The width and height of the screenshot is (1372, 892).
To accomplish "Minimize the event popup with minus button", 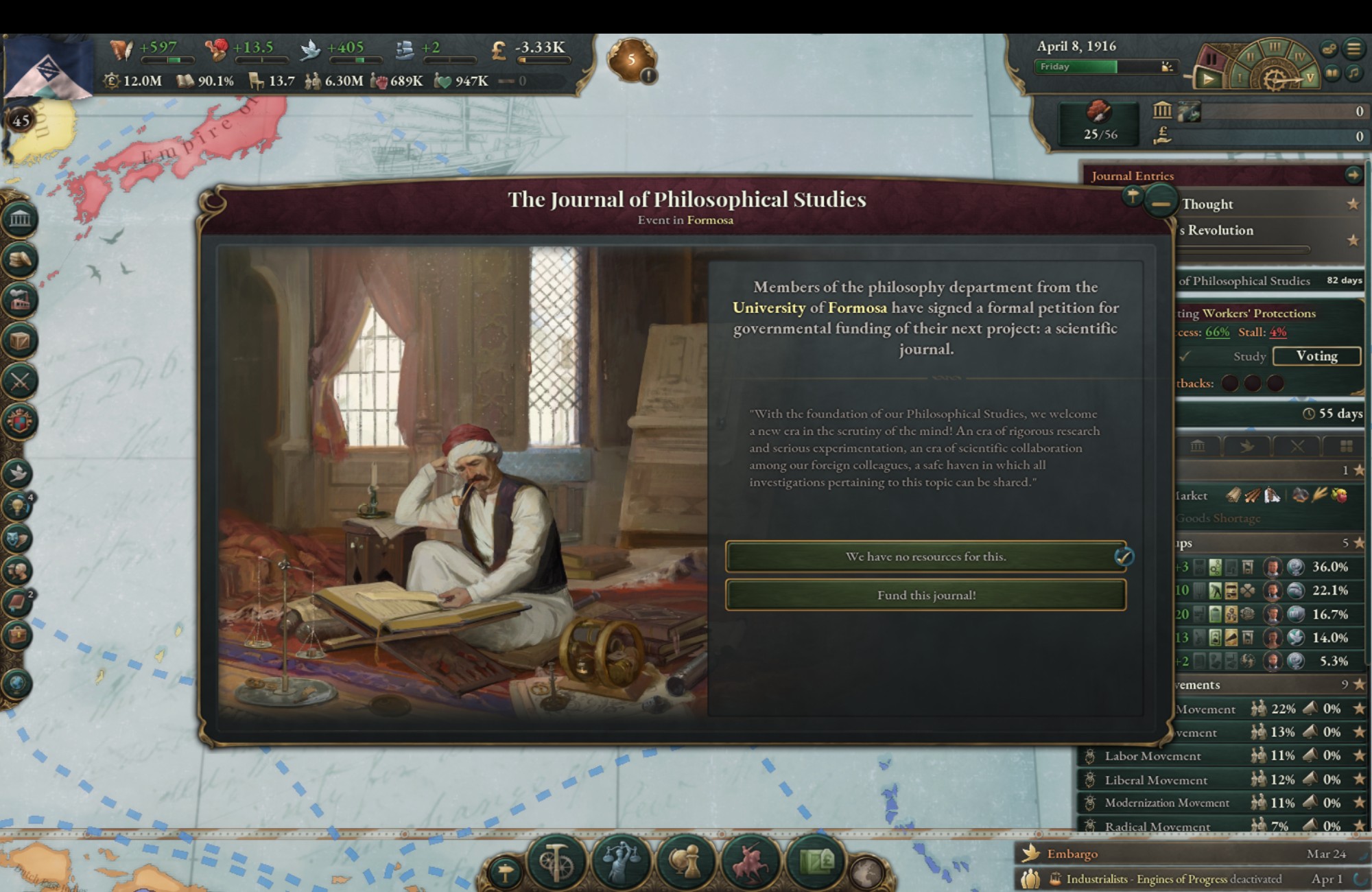I will tap(1160, 204).
